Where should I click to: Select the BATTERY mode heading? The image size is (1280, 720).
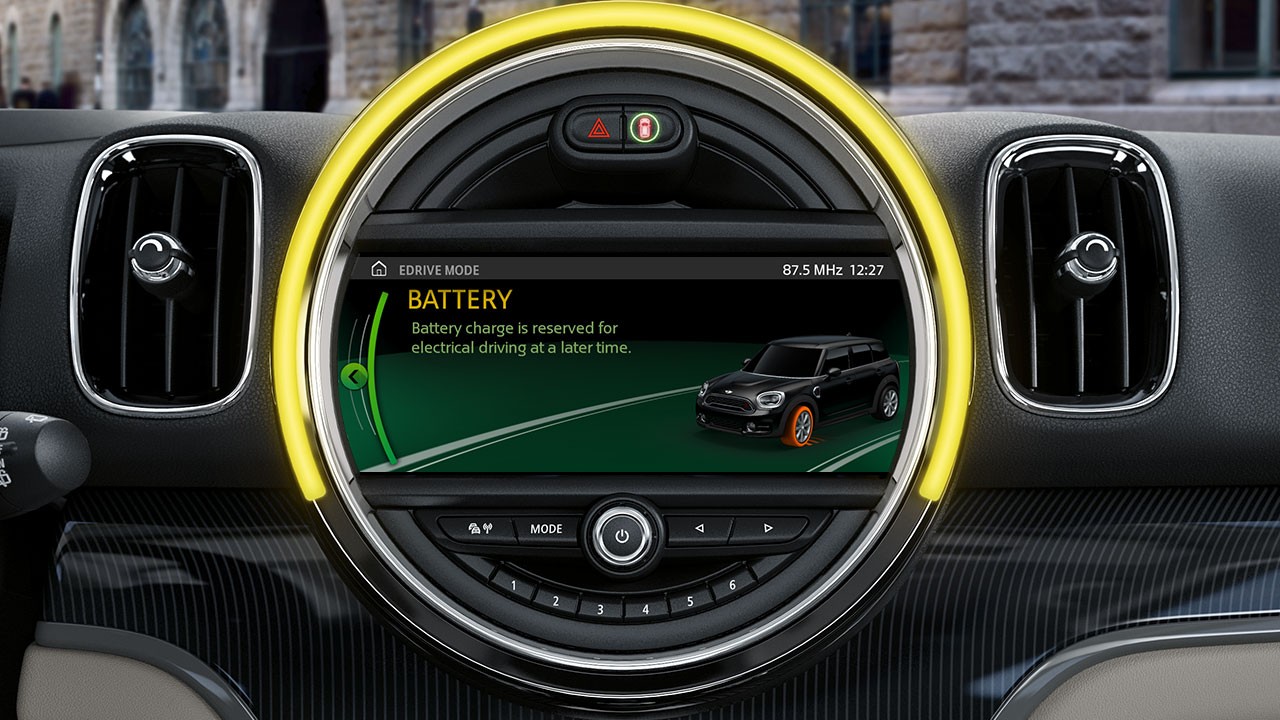click(459, 298)
